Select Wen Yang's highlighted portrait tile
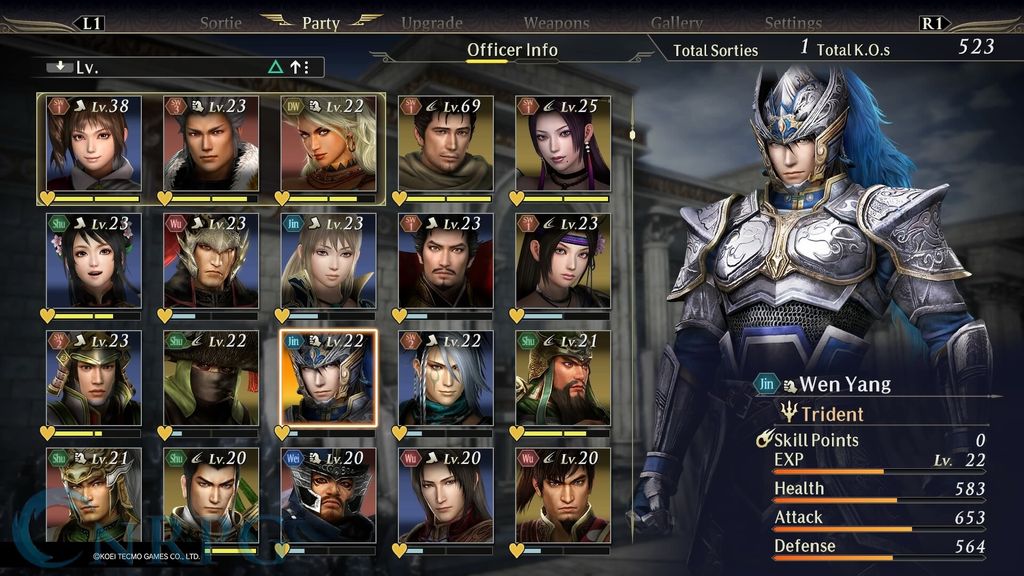1024x576 pixels. 328,378
